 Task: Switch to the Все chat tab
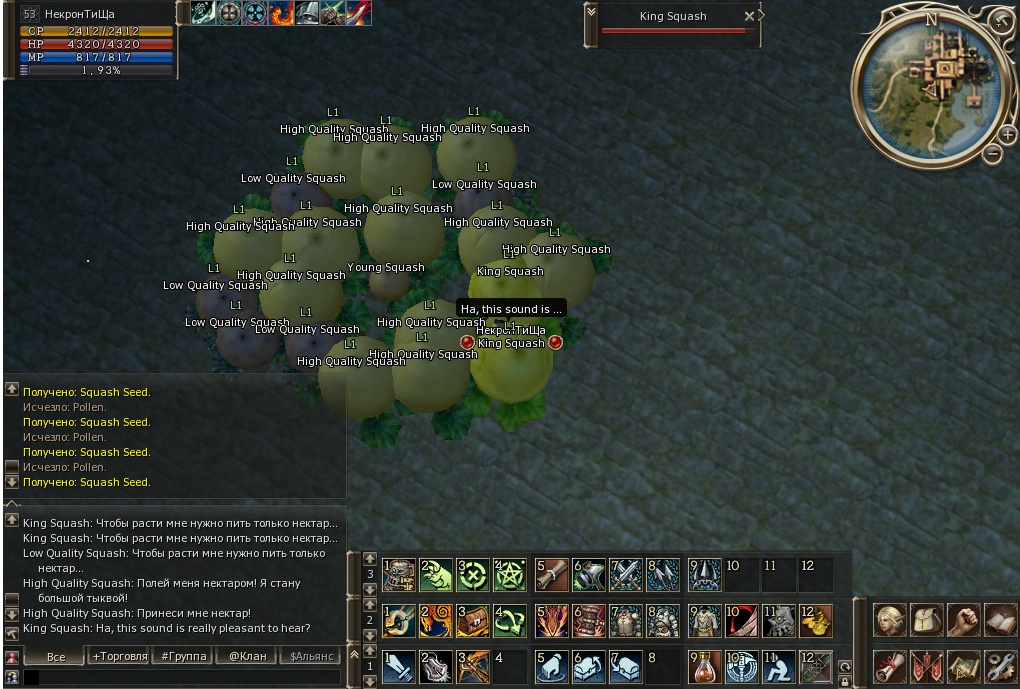pos(56,657)
